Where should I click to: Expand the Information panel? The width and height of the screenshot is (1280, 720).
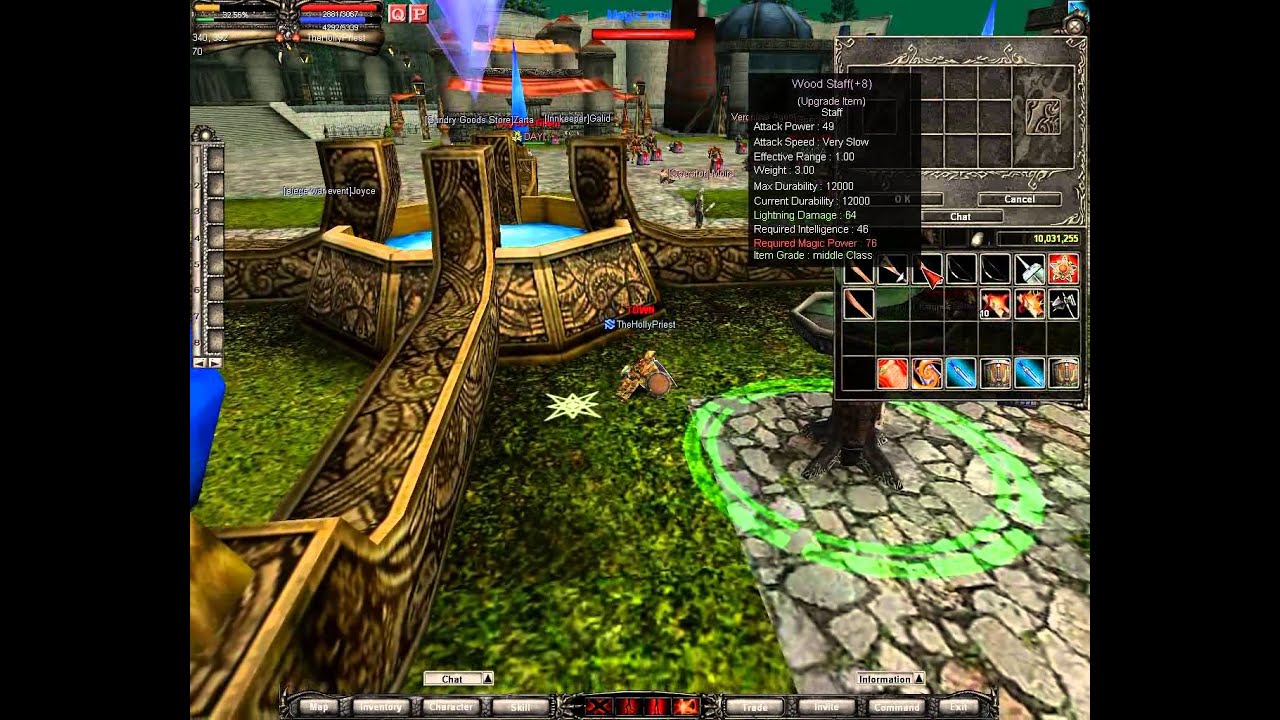click(919, 679)
